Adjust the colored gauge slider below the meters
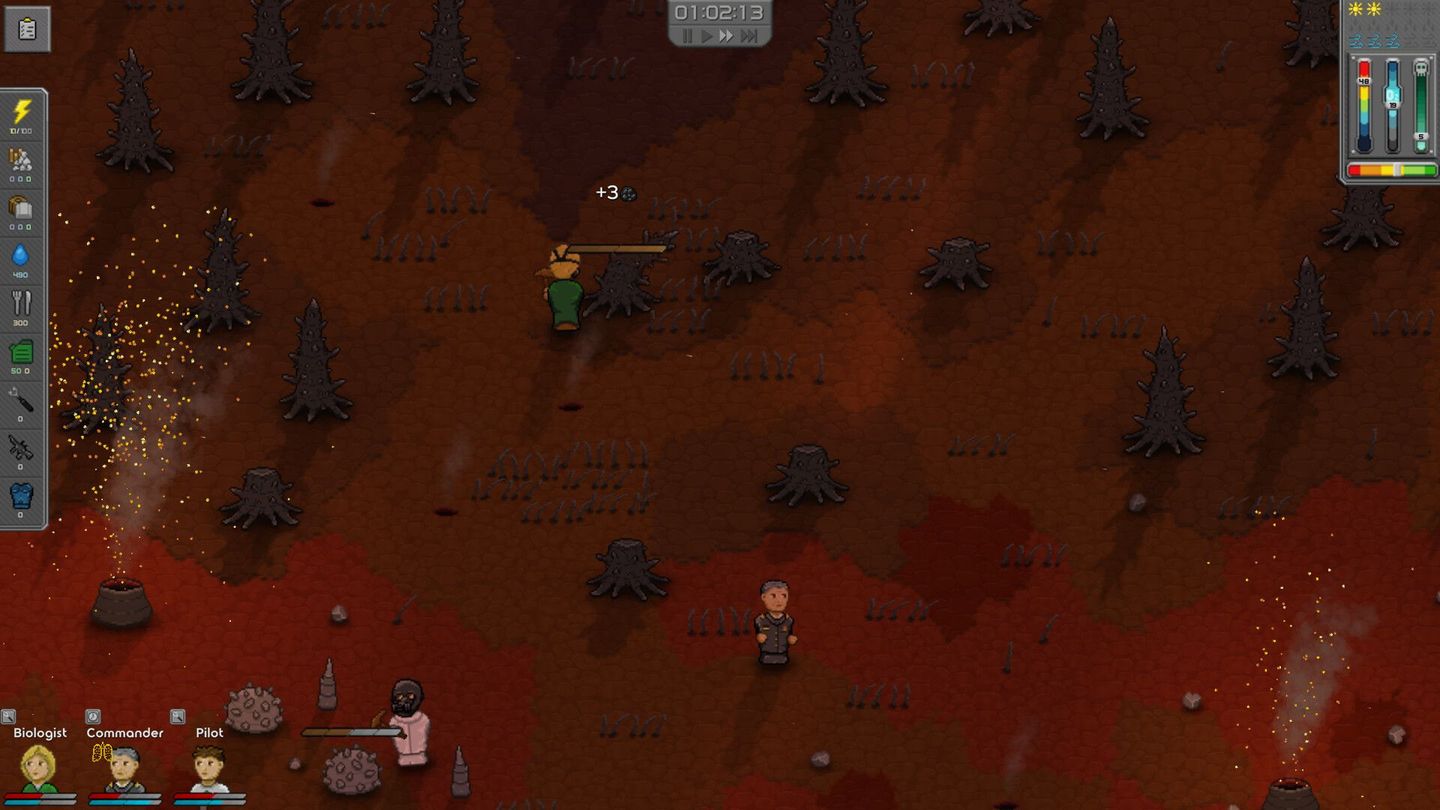 click(x=1392, y=169)
